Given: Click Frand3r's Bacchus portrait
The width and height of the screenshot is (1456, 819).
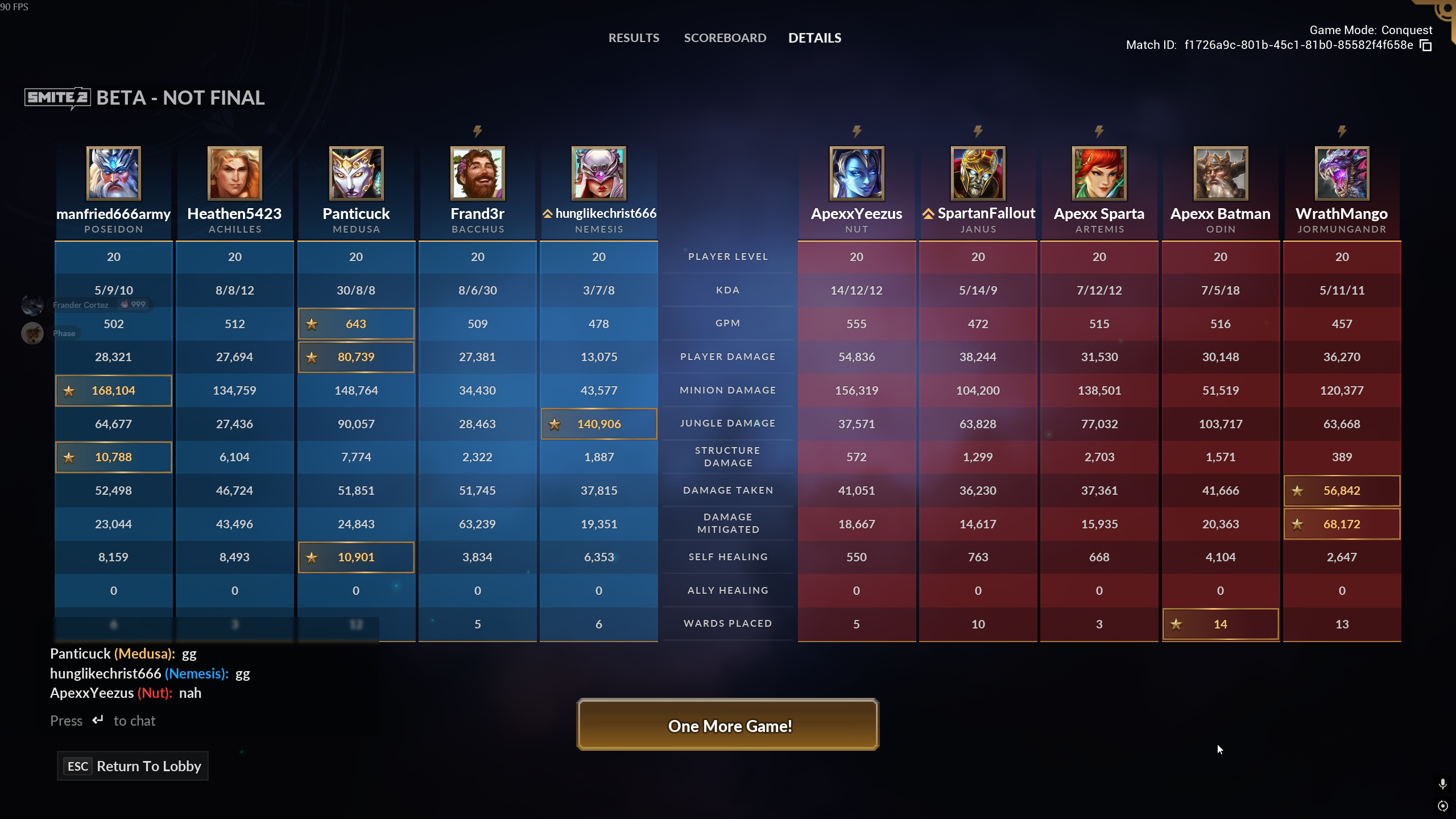Looking at the screenshot, I should [477, 173].
